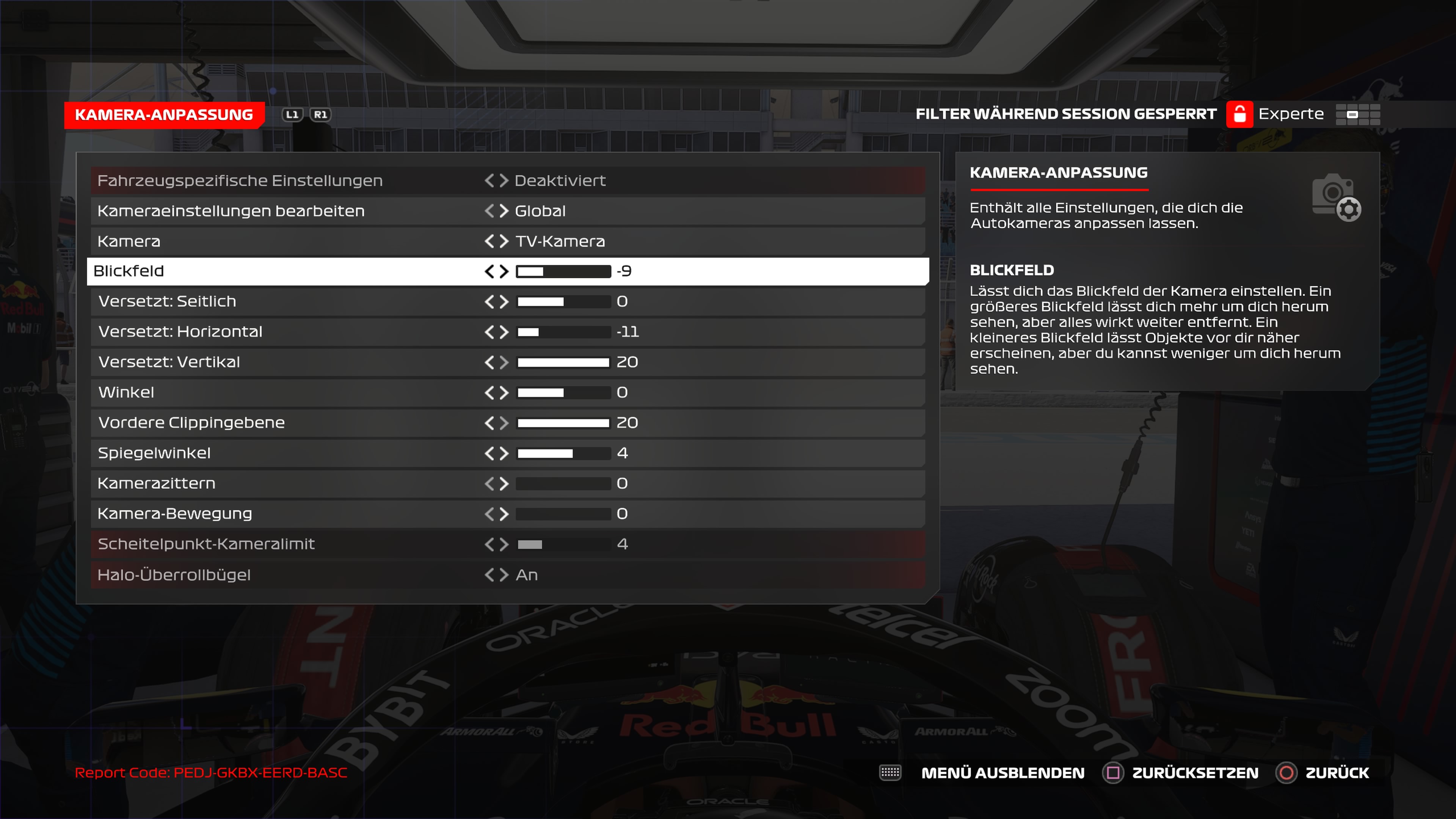Click left arrow of Versetzt: Vertikal
This screenshot has height=819, width=1456.
point(490,362)
